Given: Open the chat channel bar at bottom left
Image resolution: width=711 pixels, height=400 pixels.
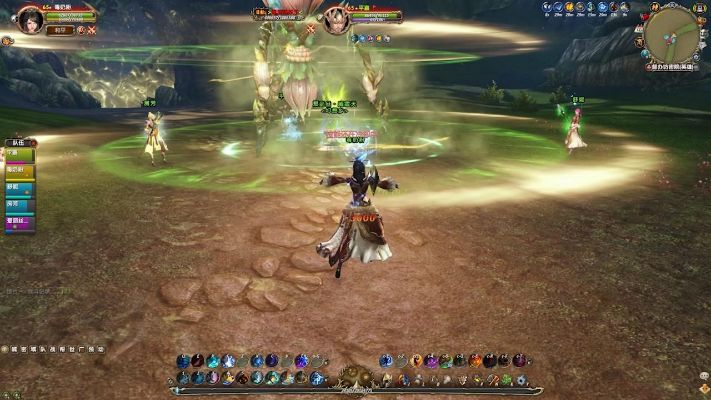Looking at the screenshot, I should point(55,349).
